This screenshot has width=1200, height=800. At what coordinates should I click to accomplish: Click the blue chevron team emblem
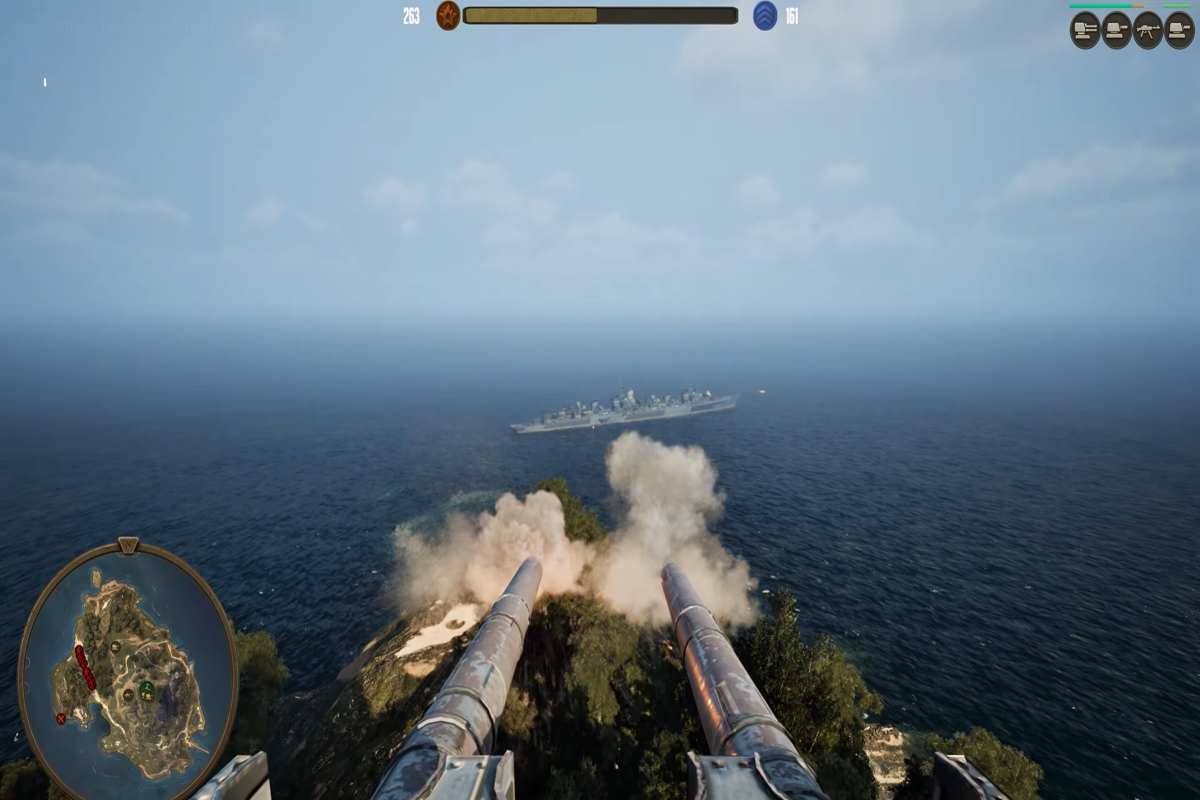click(765, 16)
